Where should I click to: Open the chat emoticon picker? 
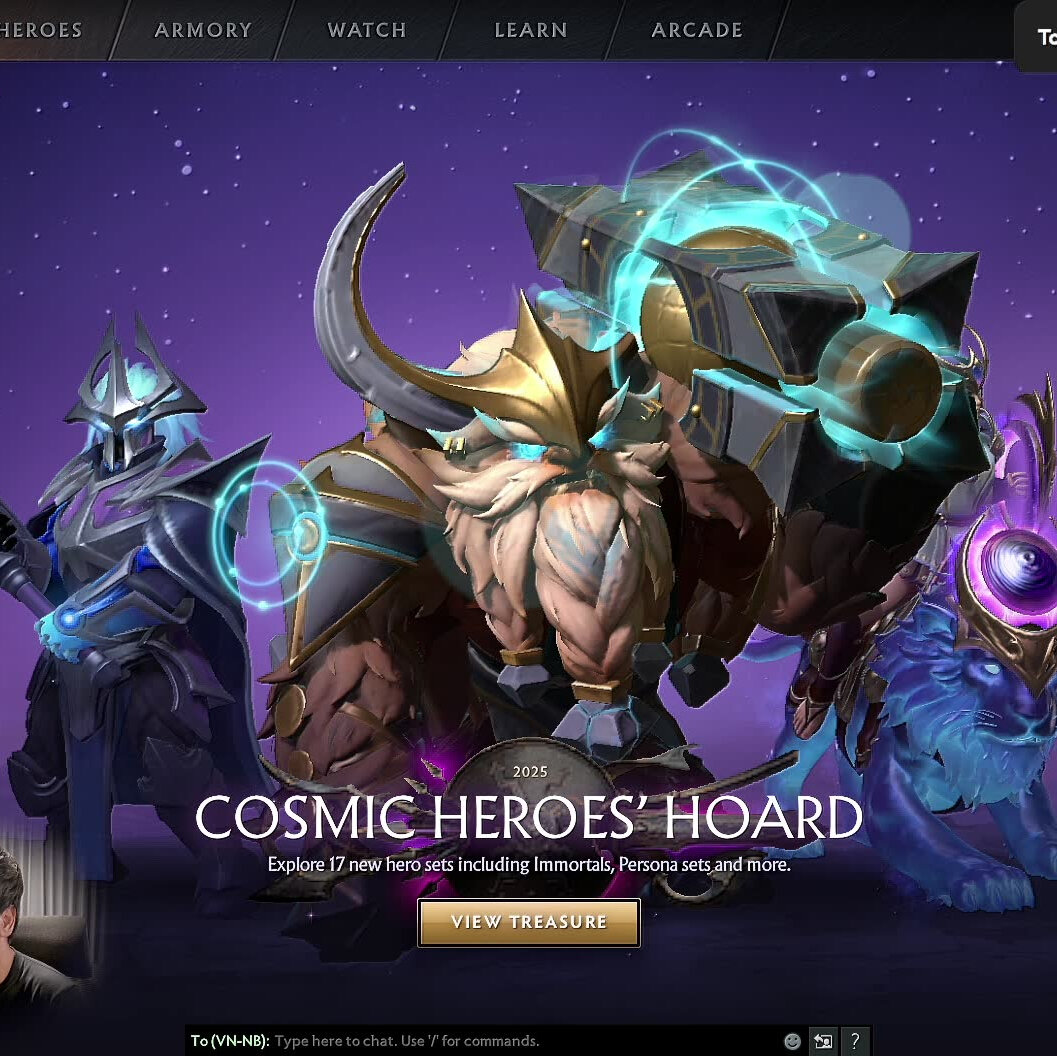792,1041
